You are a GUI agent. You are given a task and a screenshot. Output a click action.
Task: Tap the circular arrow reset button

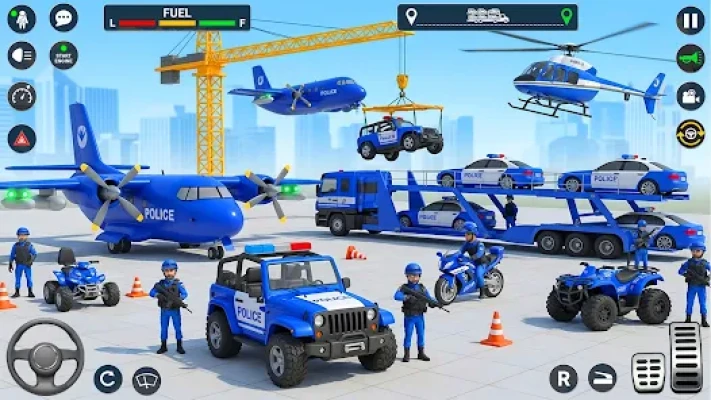click(x=108, y=378)
